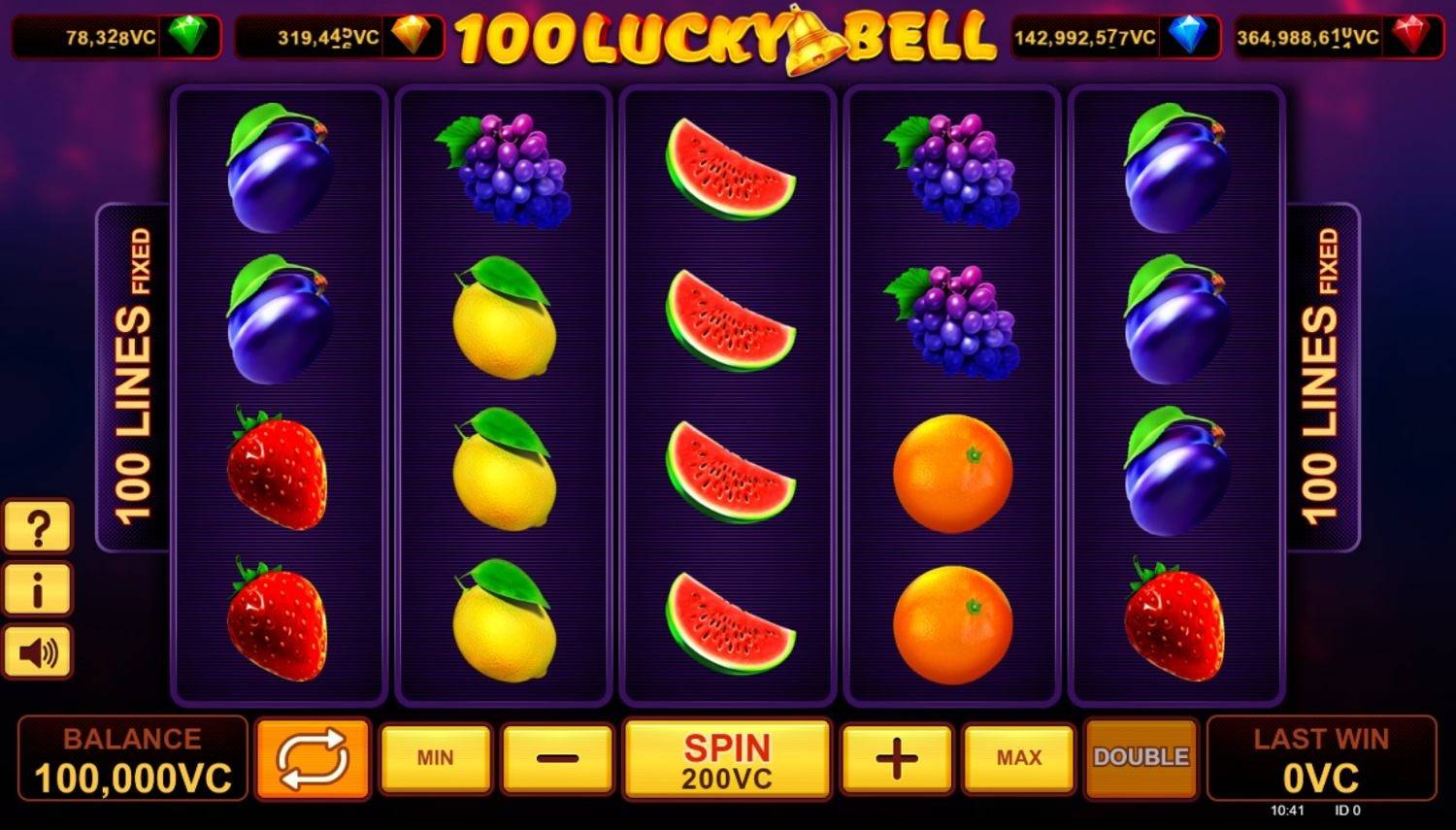Open the help question mark panel

38,527
